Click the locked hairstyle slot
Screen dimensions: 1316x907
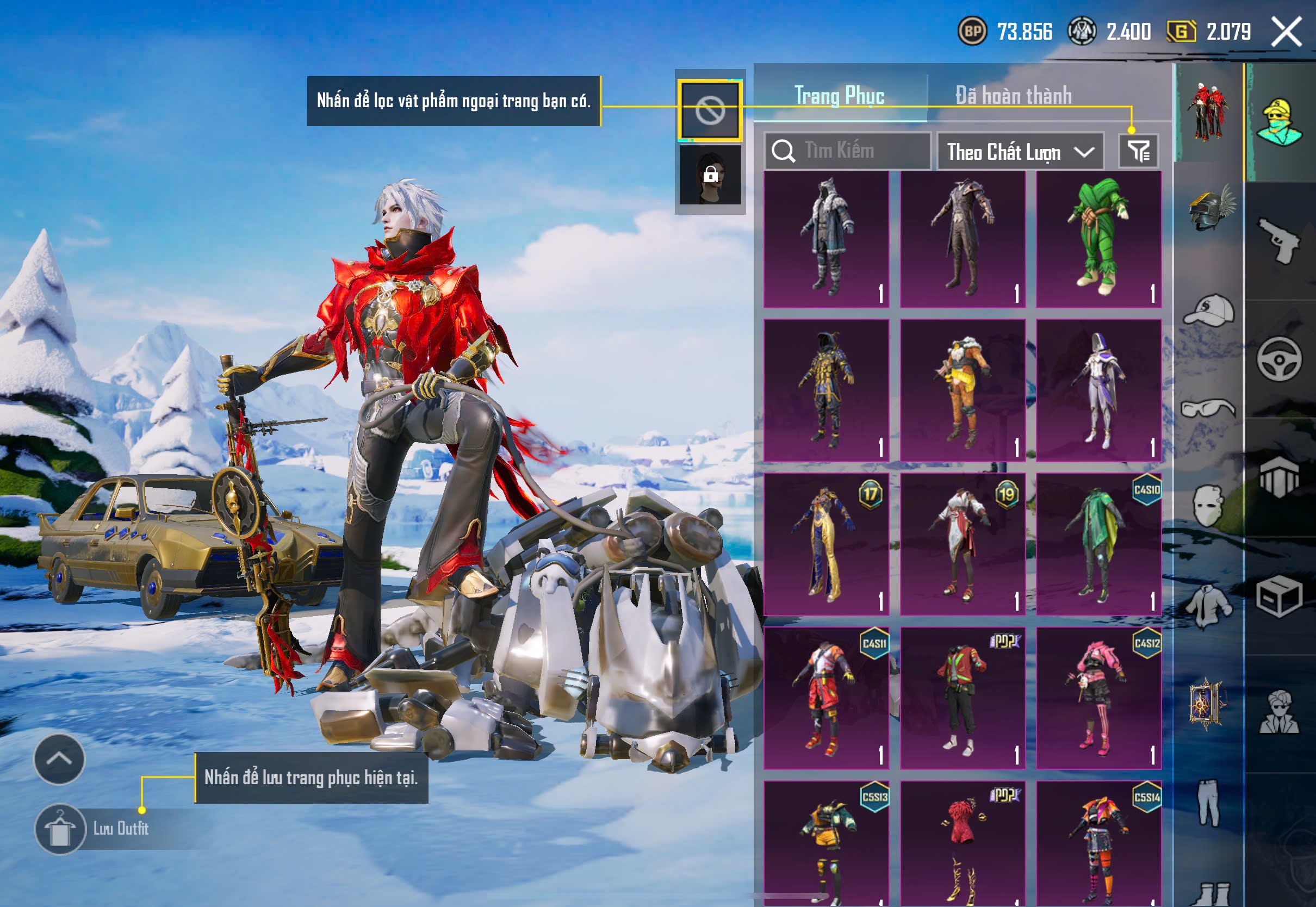pyautogui.click(x=710, y=175)
